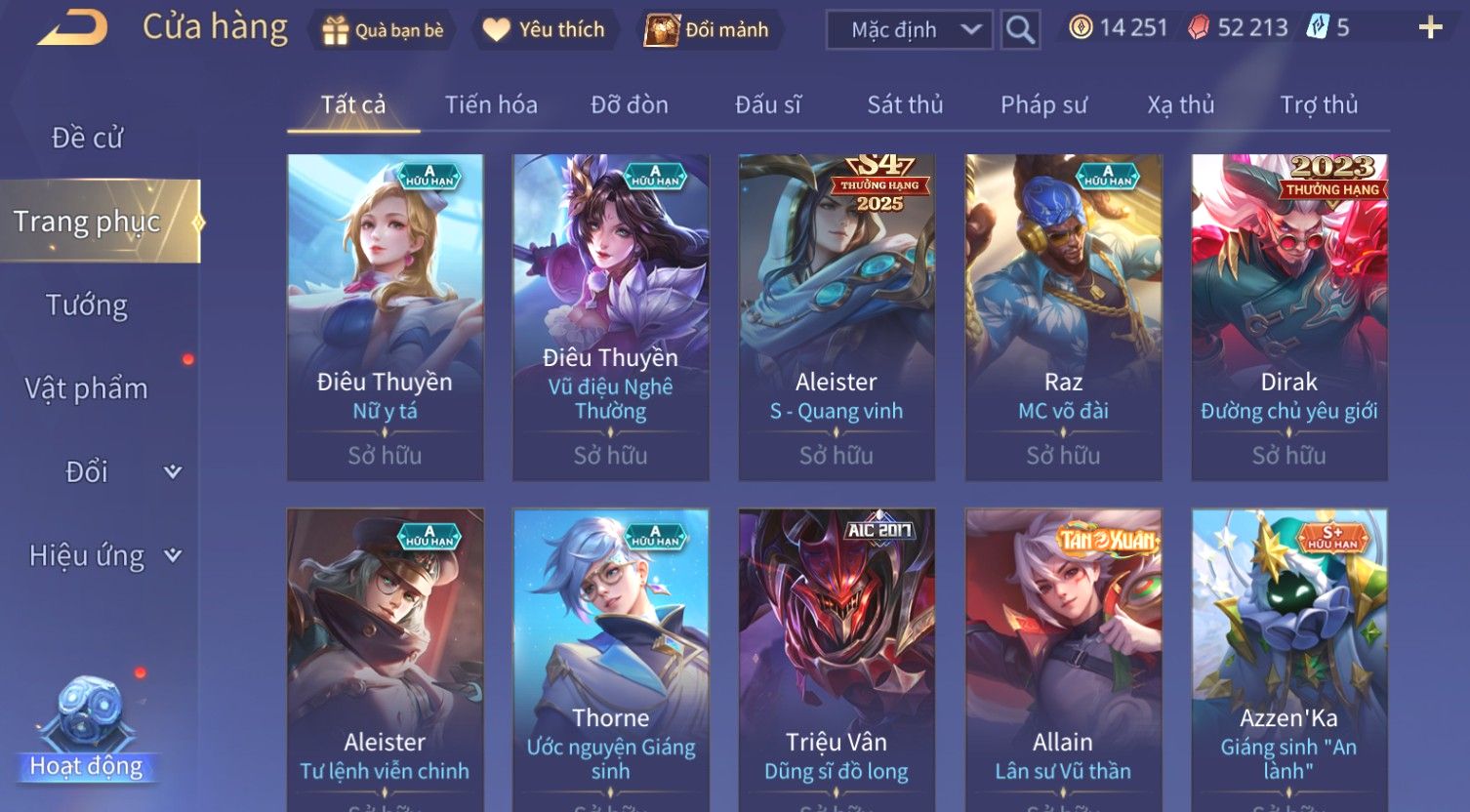Switch to the Tiến hóa tab
1470x812 pixels.
(x=491, y=105)
